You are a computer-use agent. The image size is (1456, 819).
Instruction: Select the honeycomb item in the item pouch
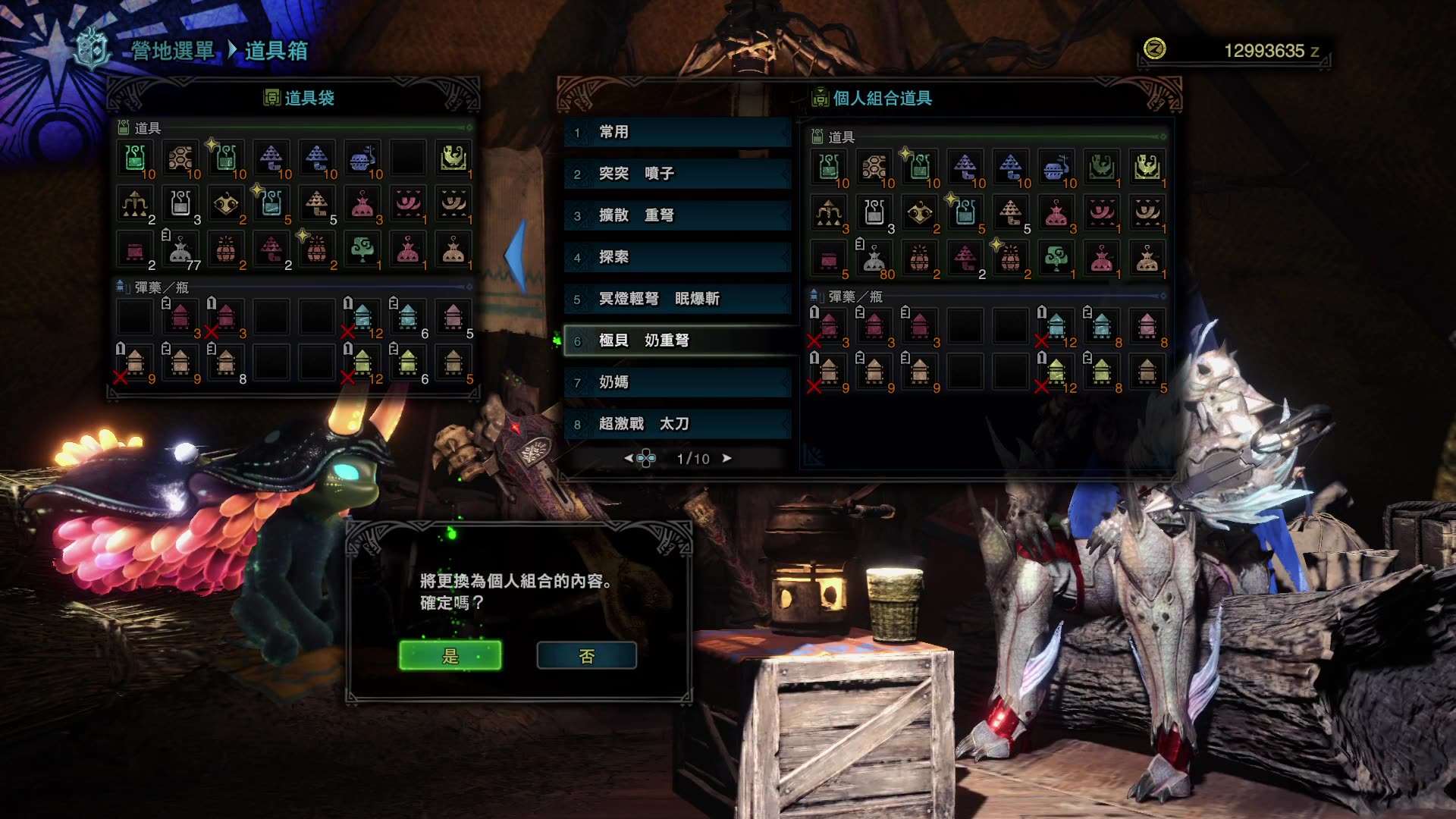coord(180,158)
